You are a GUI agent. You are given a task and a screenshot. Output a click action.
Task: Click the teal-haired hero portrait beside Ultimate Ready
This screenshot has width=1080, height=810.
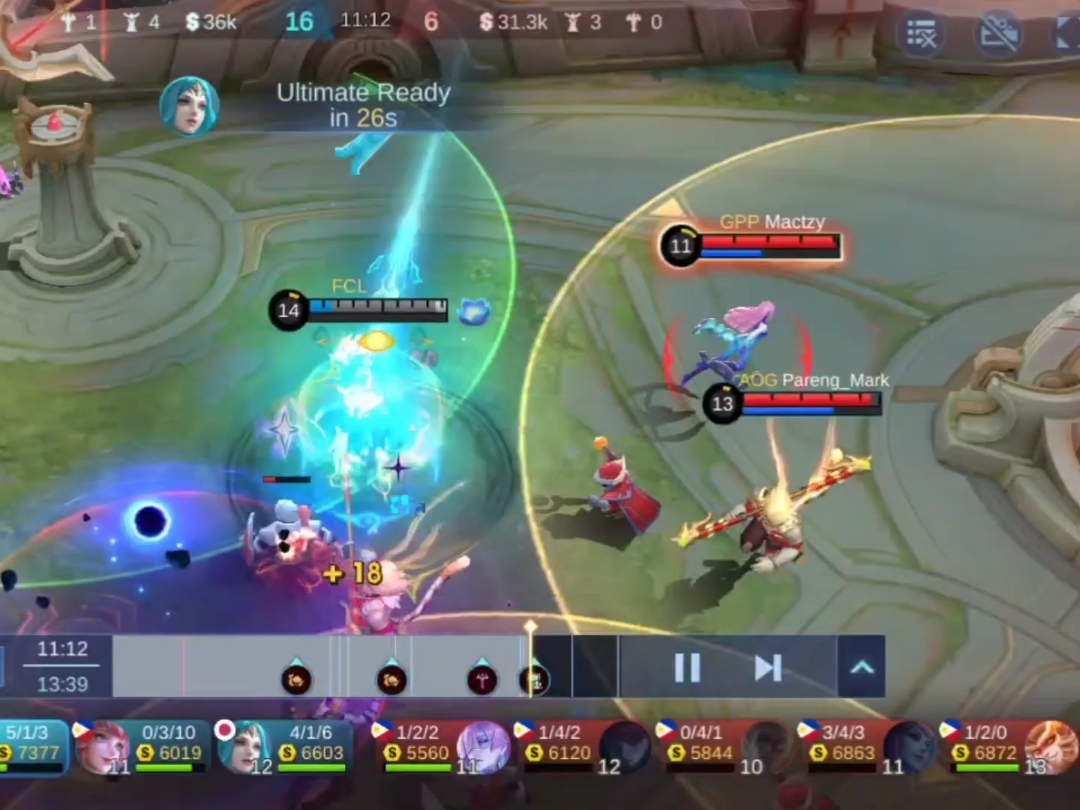(x=189, y=105)
